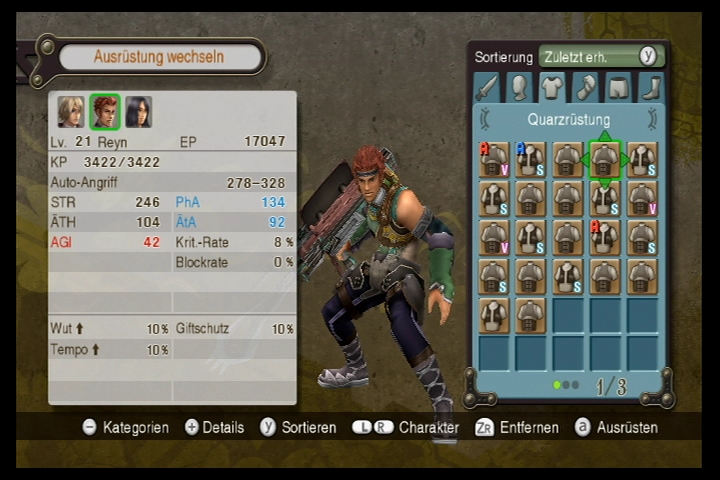Switch to the torso armor shirt tab
The width and height of the screenshot is (720, 480).
point(552,88)
